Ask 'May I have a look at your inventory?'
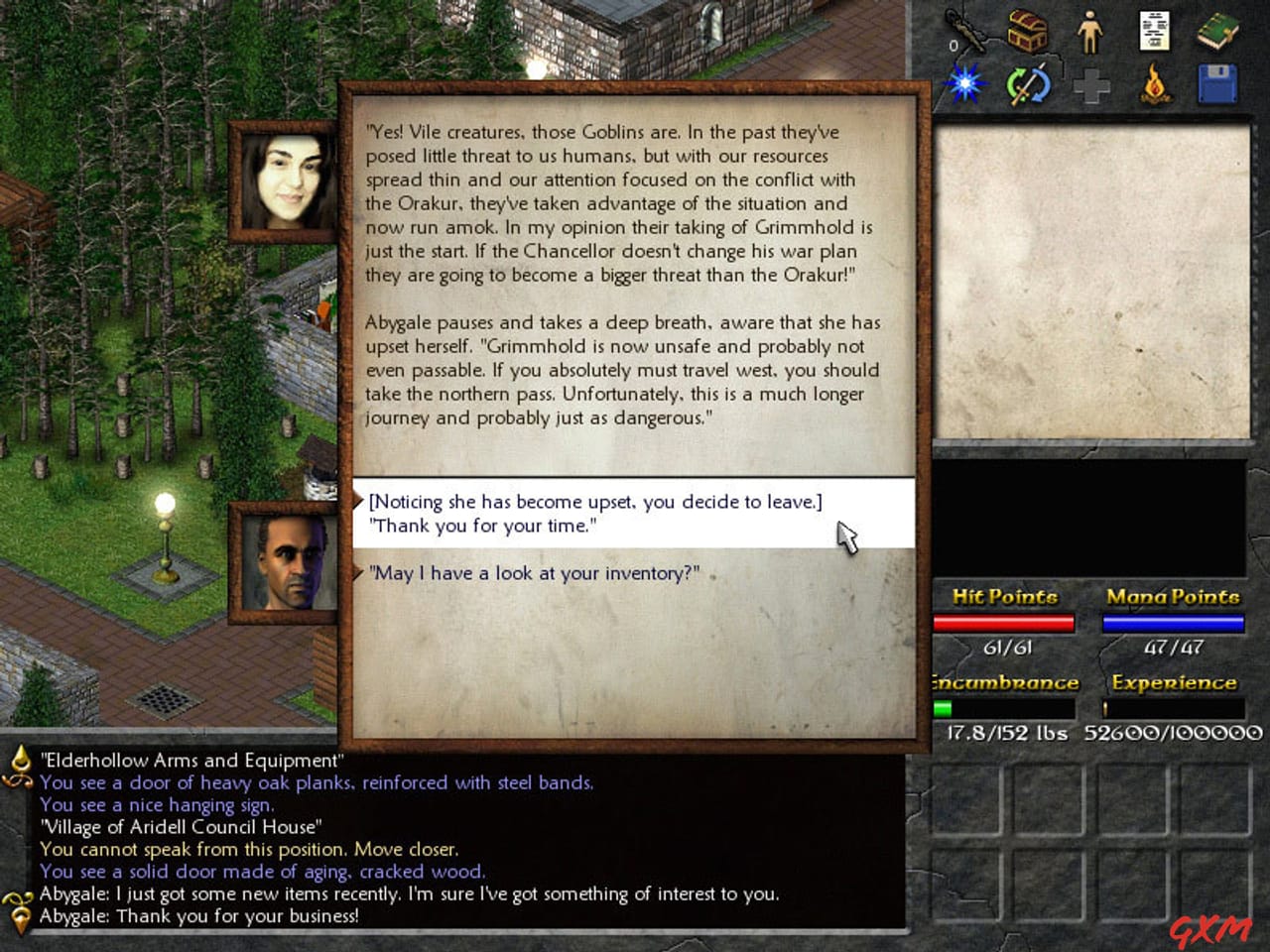The height and width of the screenshot is (952, 1270). [533, 573]
